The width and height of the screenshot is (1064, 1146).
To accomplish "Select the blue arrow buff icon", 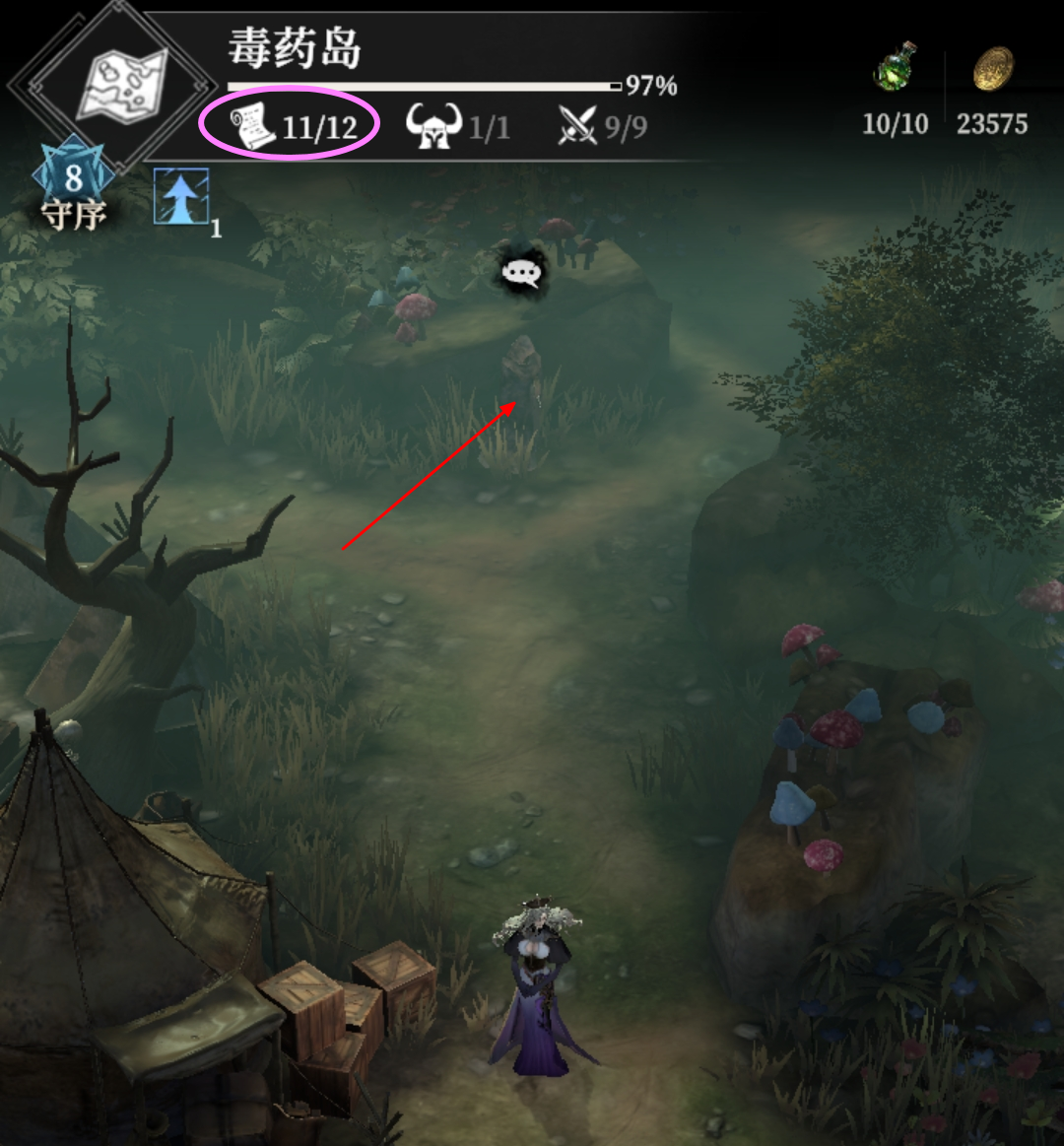I will tap(181, 195).
